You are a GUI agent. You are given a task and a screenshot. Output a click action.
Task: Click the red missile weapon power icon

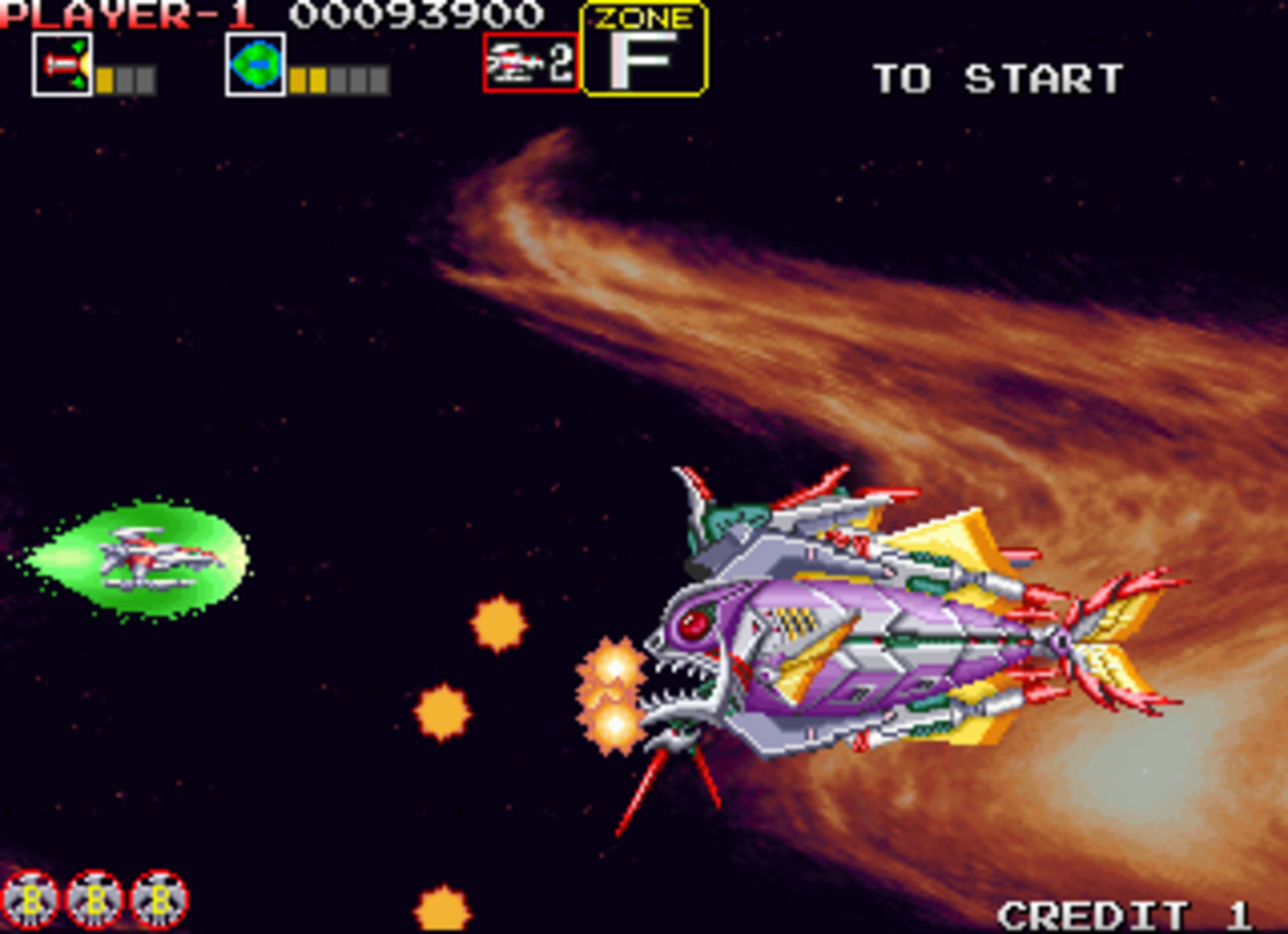[62, 65]
